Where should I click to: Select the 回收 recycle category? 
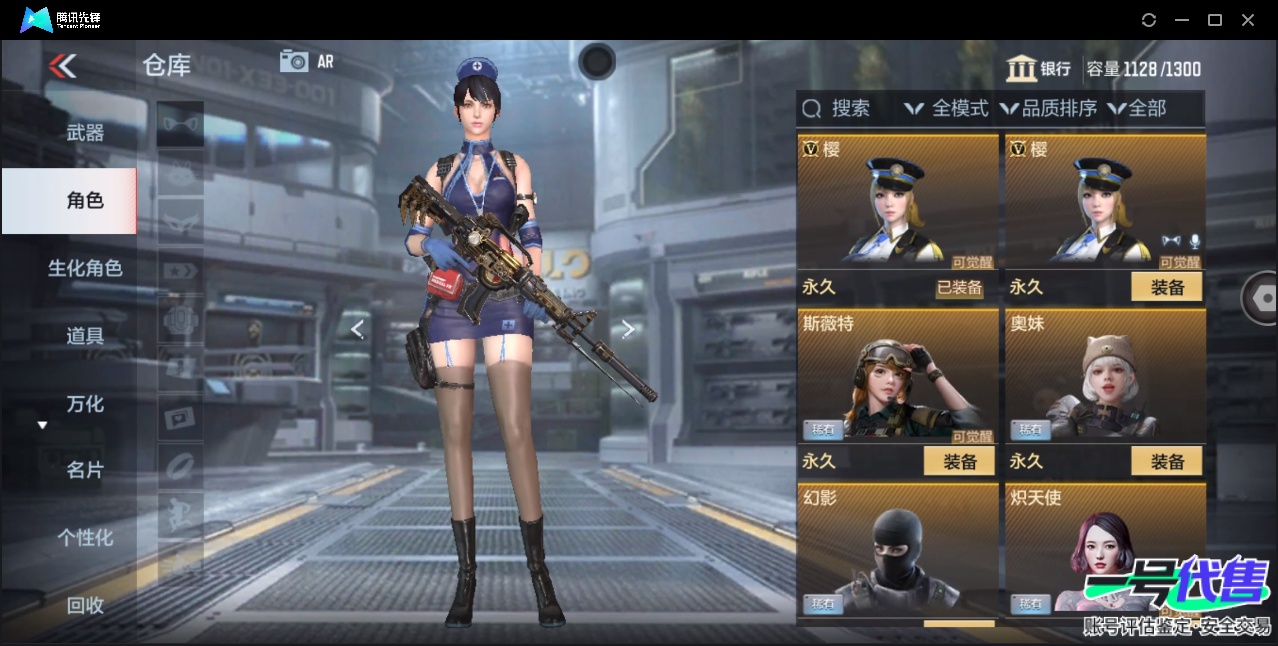[x=85, y=605]
